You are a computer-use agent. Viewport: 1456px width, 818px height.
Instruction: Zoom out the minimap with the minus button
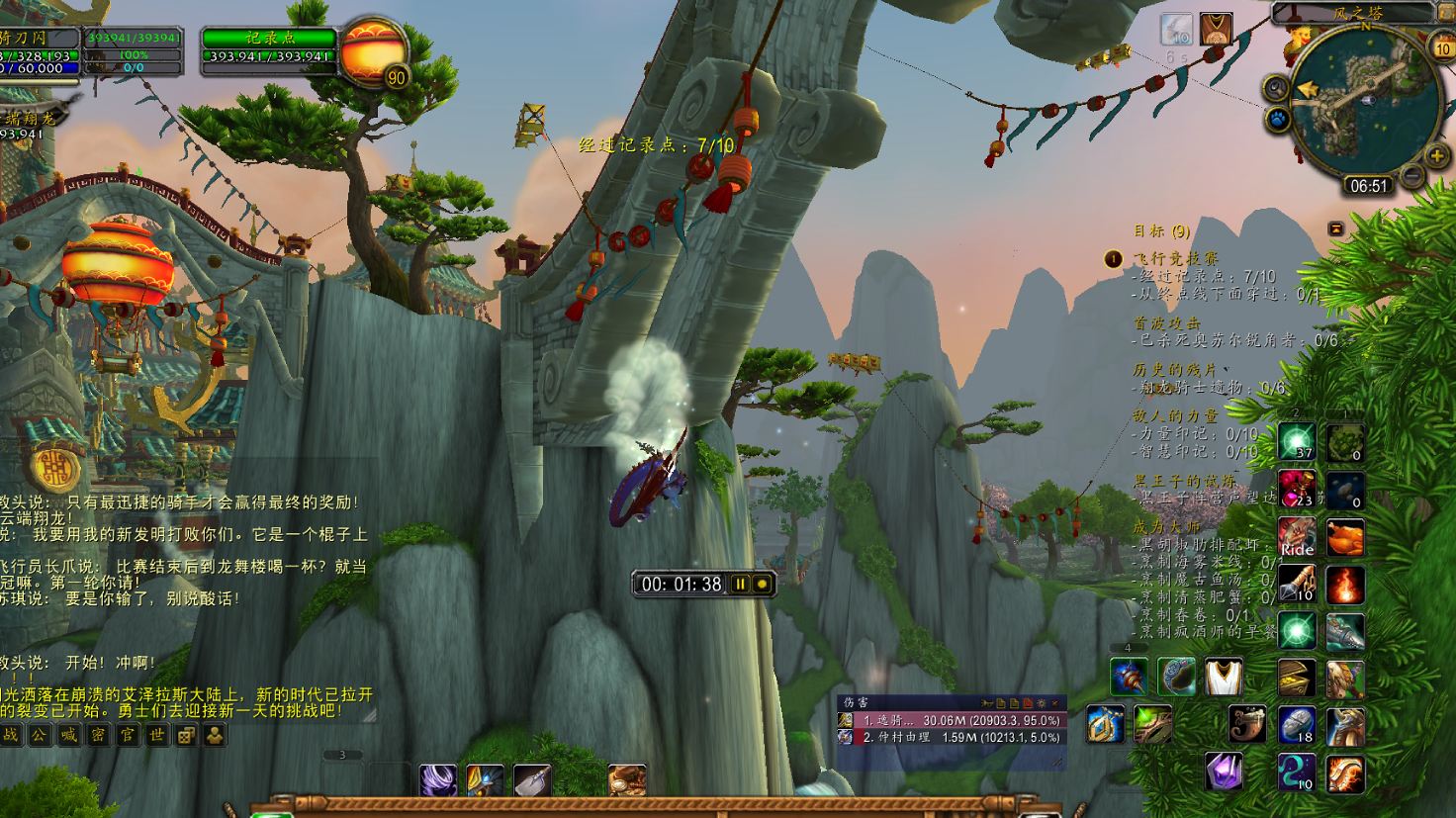tap(1412, 176)
